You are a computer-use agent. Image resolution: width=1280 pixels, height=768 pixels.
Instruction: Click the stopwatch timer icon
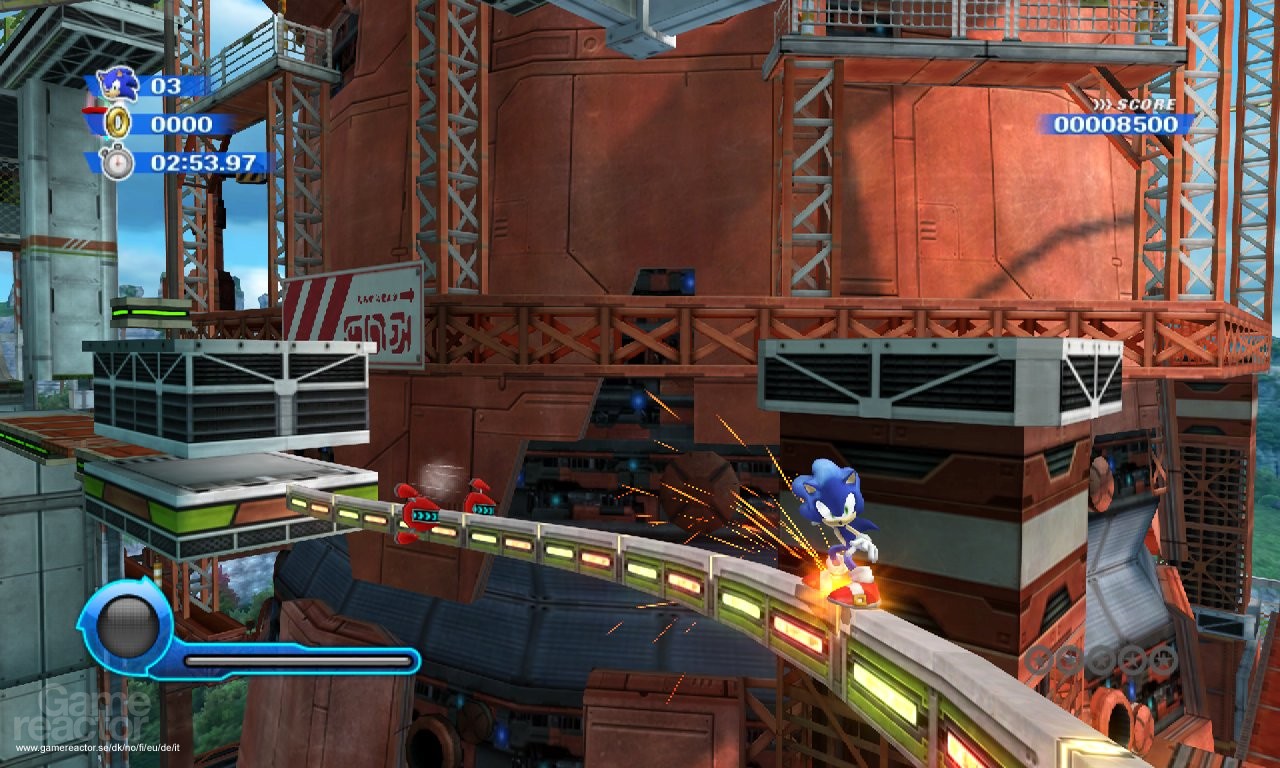117,162
